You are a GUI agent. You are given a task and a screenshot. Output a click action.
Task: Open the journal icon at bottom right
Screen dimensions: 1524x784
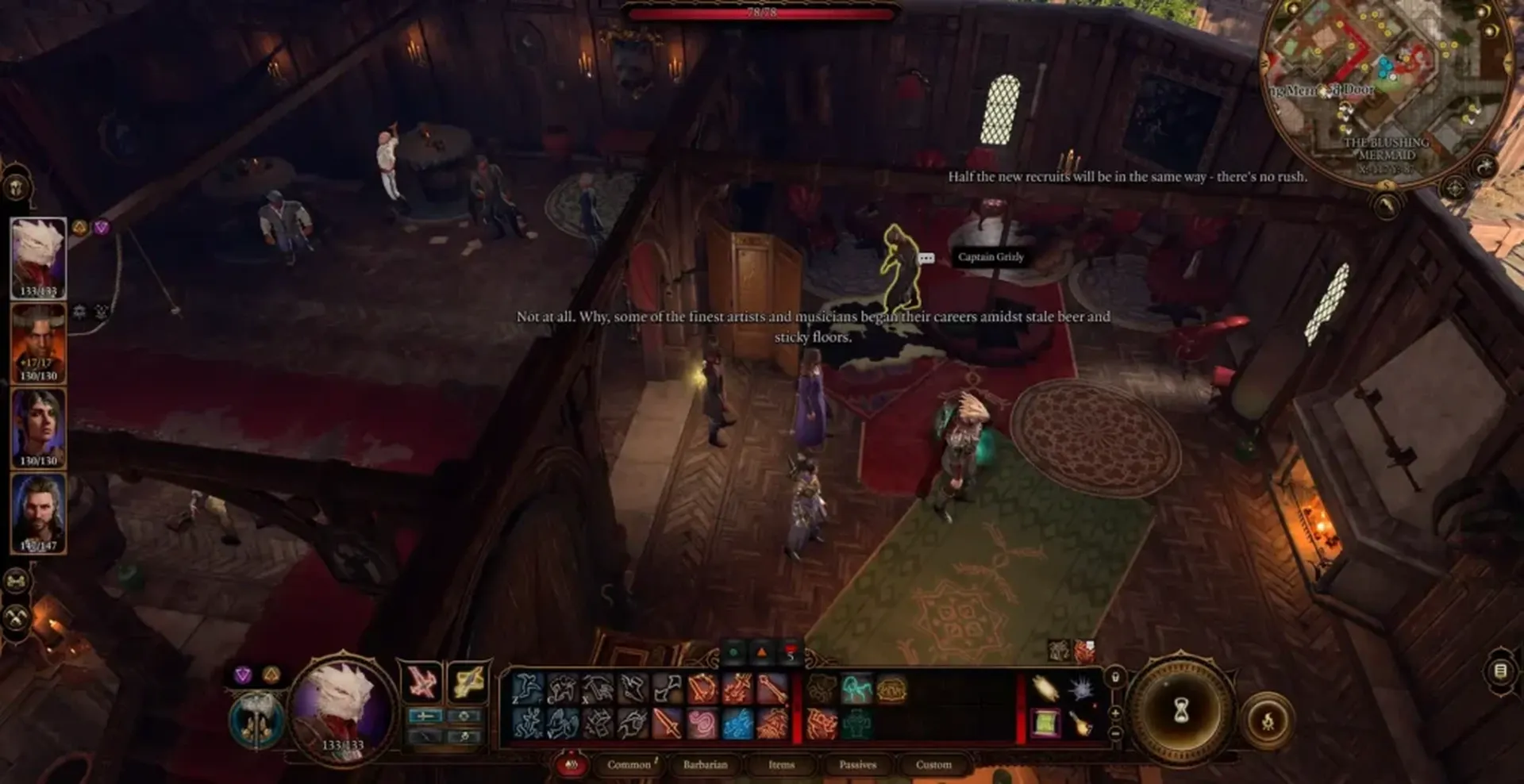click(1502, 671)
